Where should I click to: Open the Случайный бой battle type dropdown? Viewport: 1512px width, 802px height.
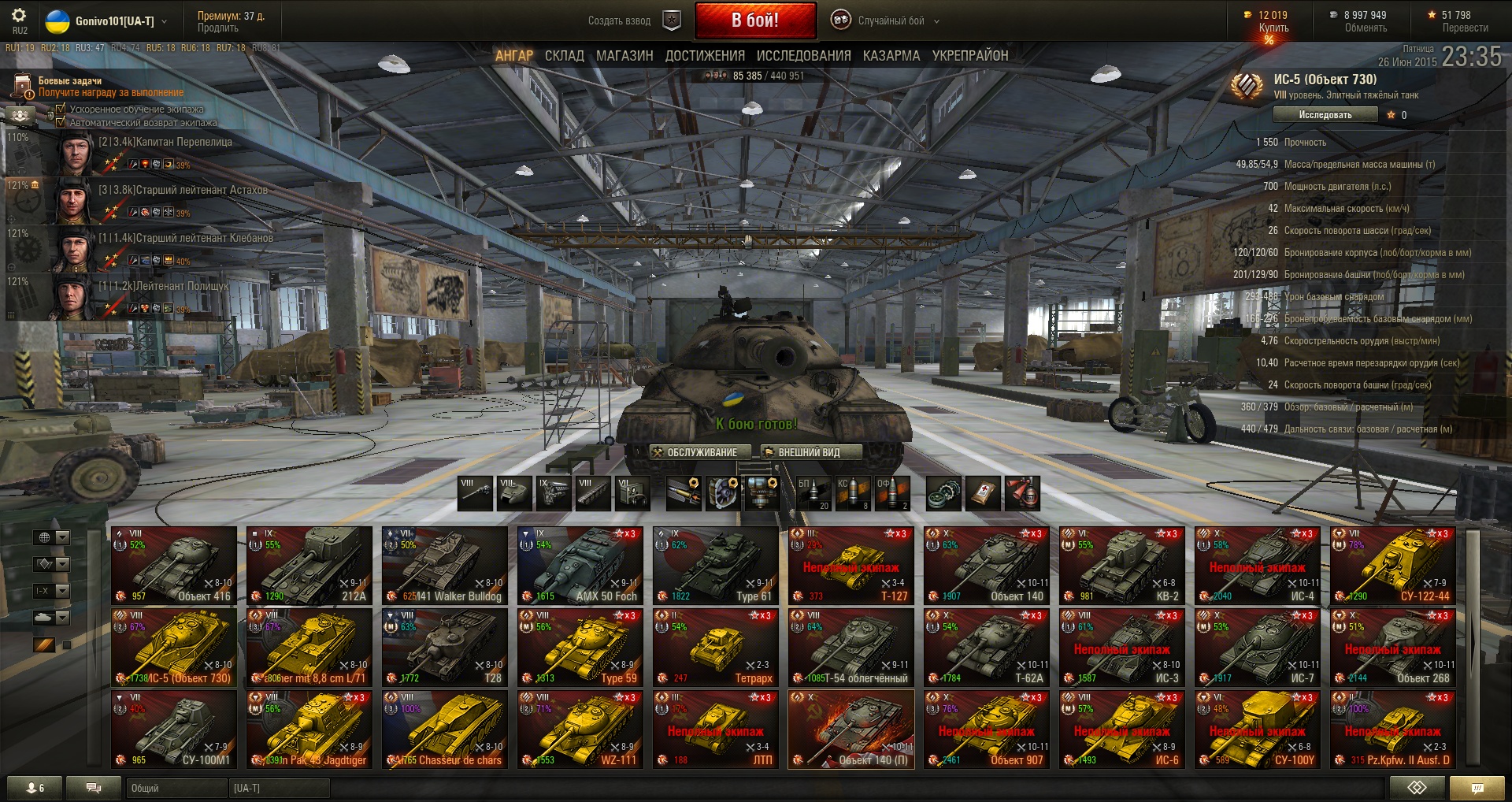(x=890, y=21)
